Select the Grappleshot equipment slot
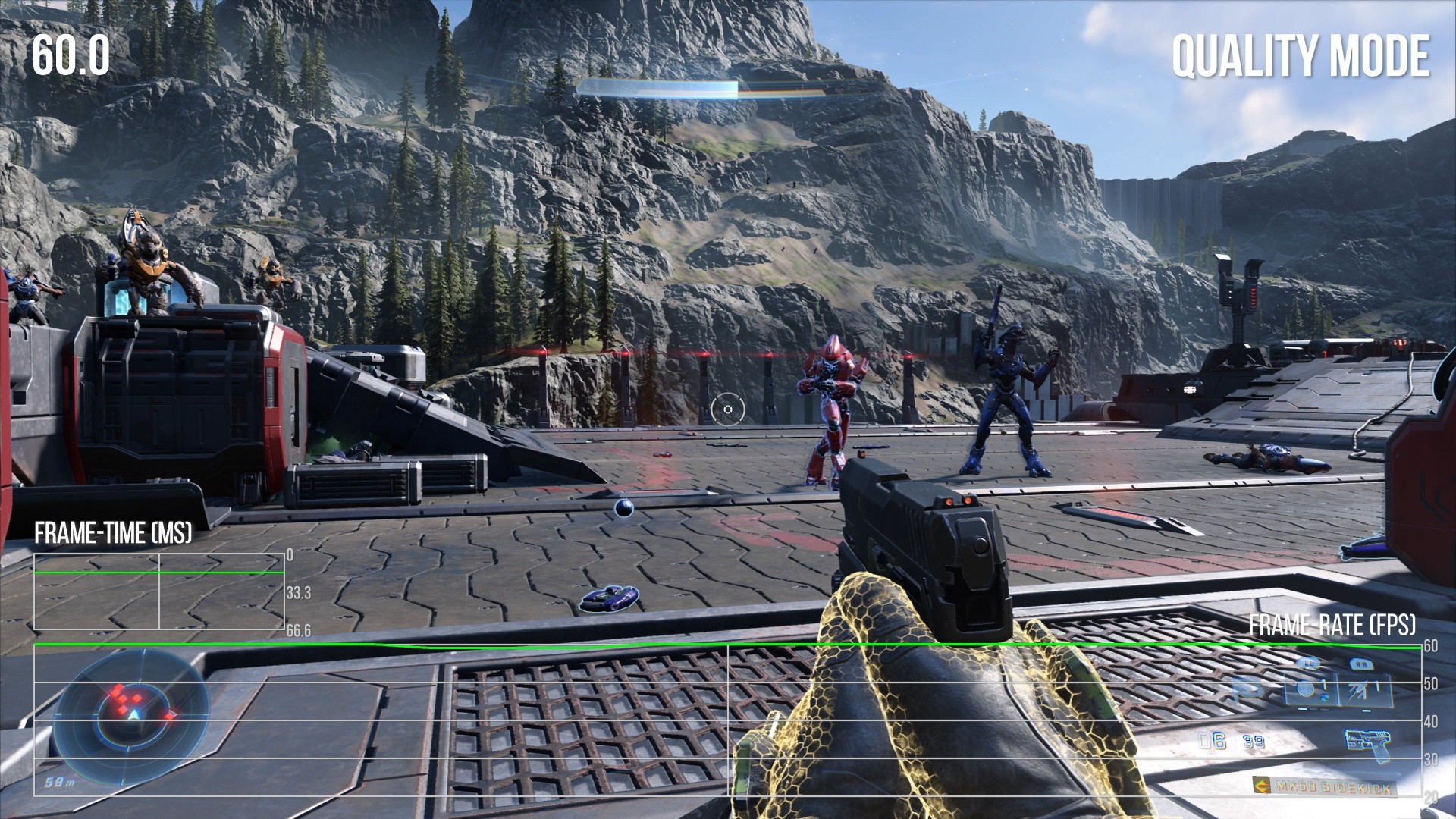Screen dimensions: 1456x819 pyautogui.click(x=1361, y=689)
